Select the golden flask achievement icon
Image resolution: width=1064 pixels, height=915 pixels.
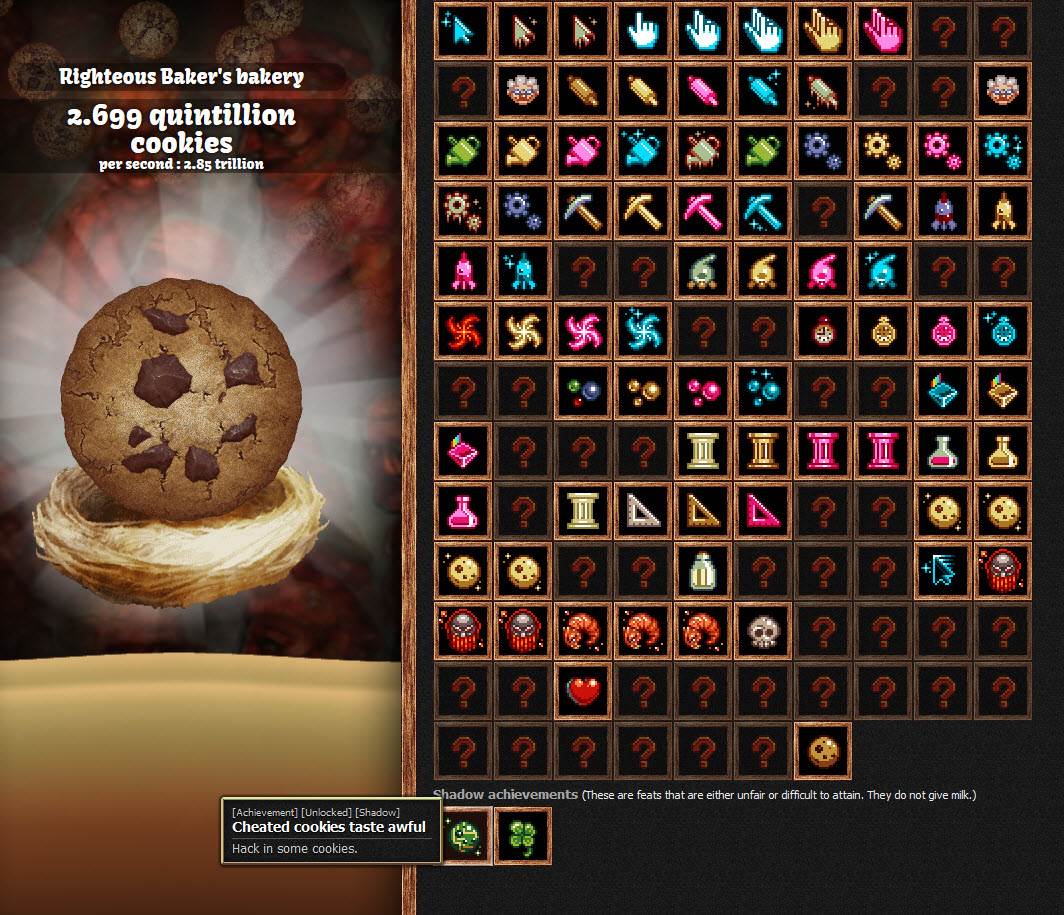(1003, 452)
